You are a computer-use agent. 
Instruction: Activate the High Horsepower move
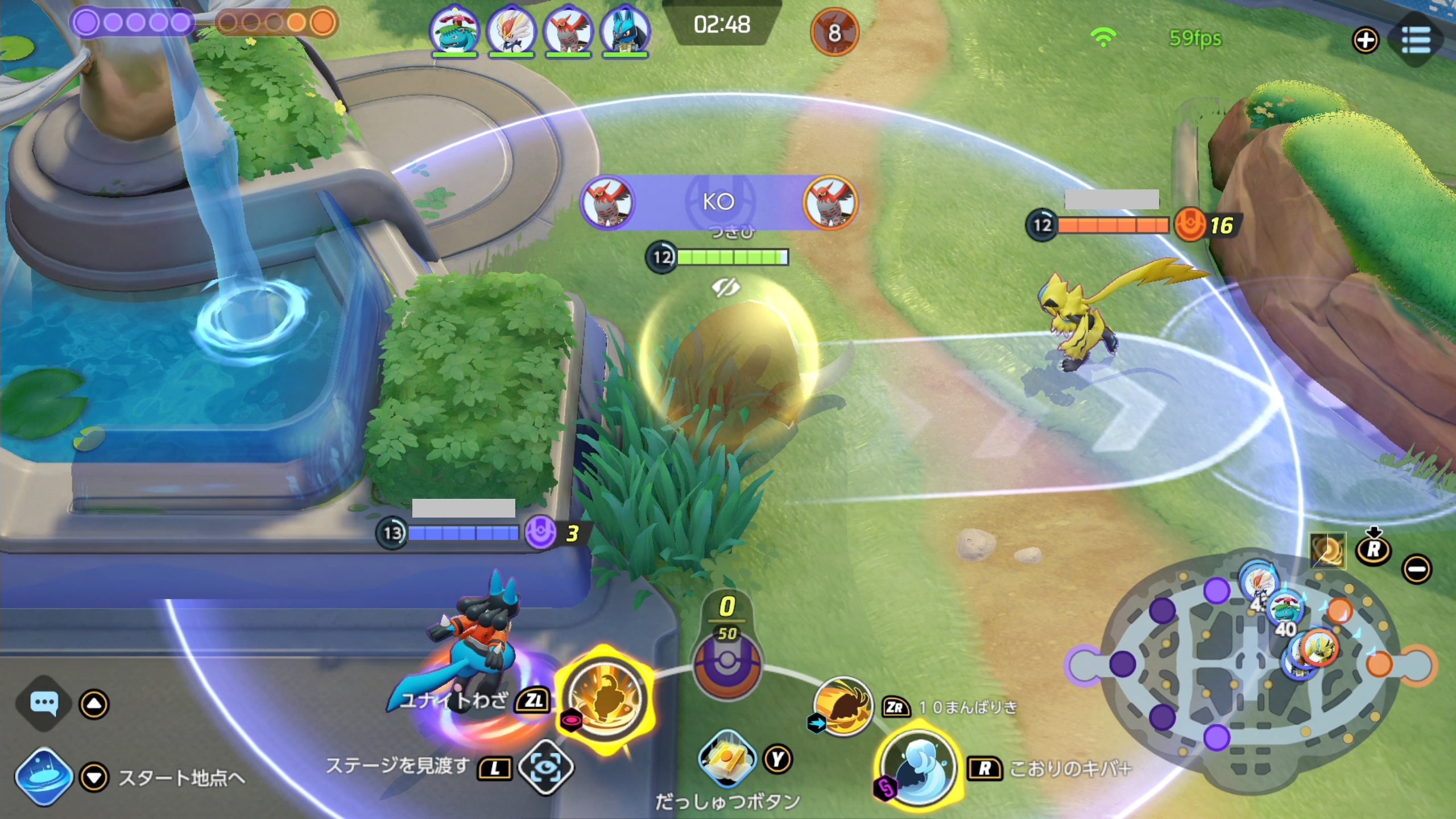(843, 707)
